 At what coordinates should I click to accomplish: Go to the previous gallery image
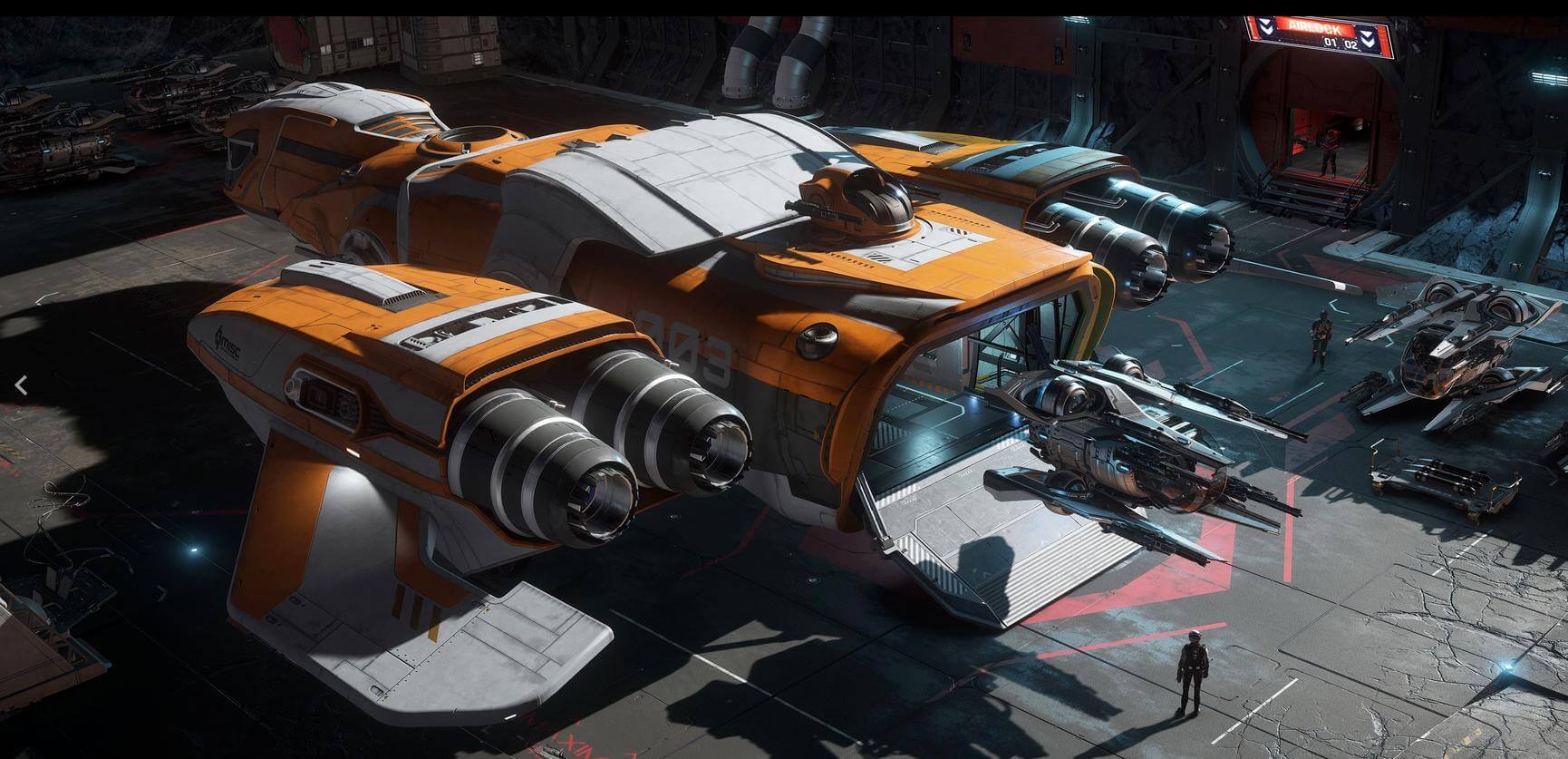pos(22,385)
